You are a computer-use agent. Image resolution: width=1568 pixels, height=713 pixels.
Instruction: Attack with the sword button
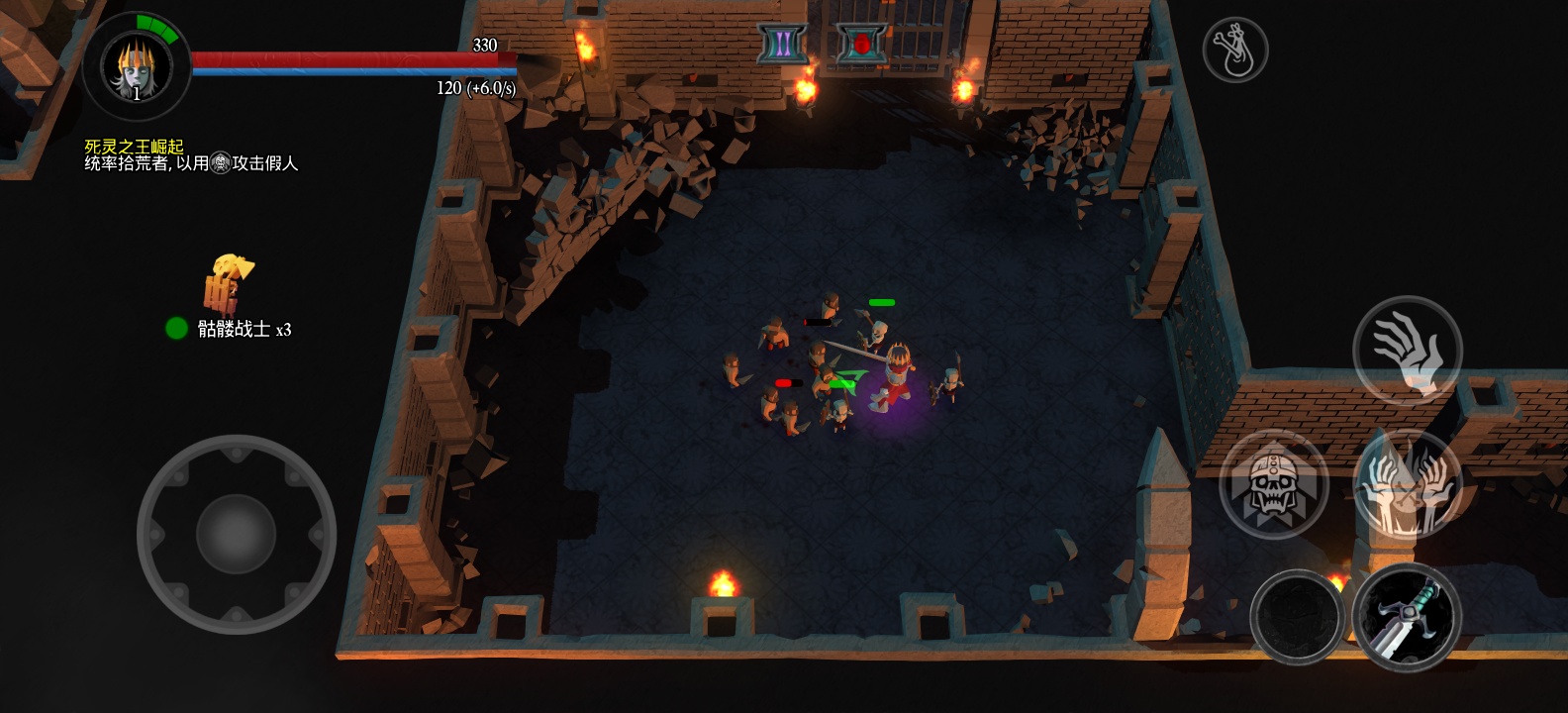click(x=1407, y=616)
